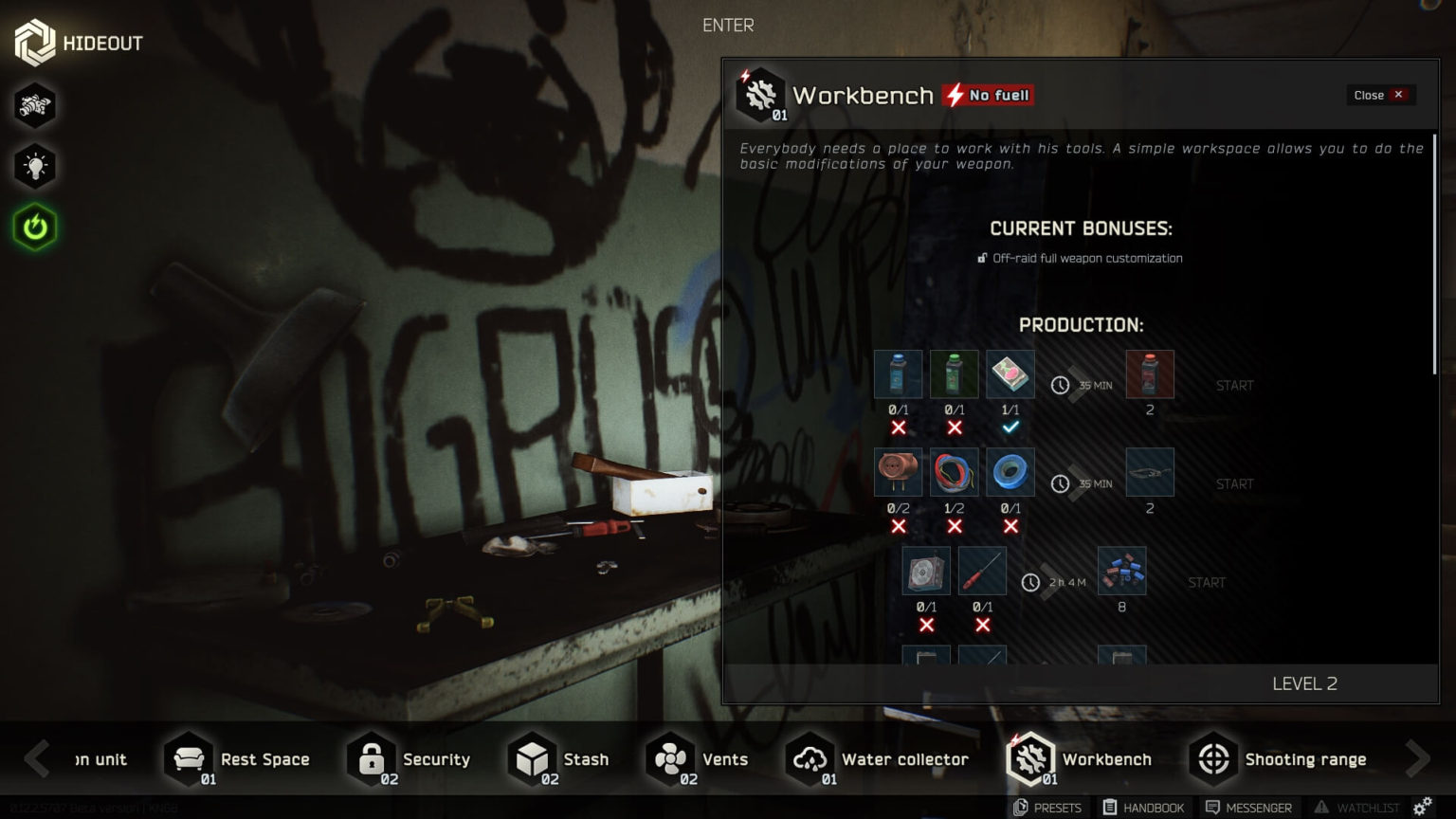Open the Water collector module icon
1456x819 pixels.
coord(809,758)
